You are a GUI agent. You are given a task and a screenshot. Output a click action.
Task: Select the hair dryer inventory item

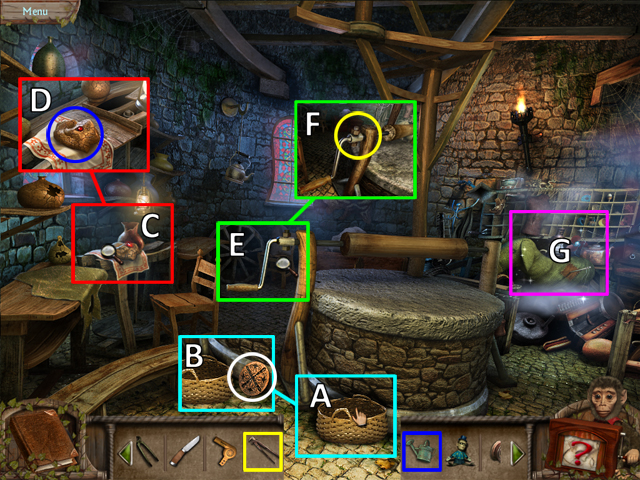pos(224,451)
